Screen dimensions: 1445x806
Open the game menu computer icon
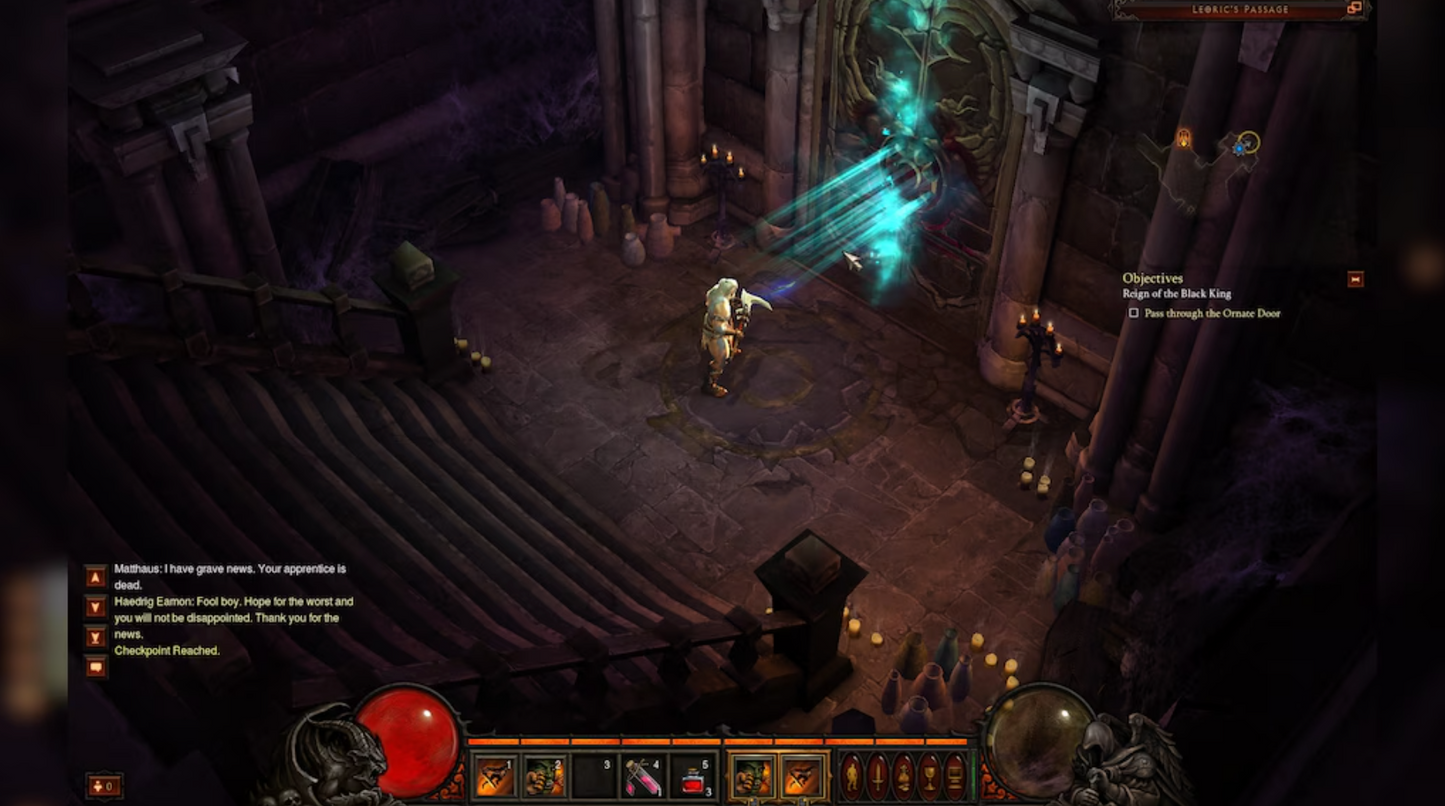955,777
